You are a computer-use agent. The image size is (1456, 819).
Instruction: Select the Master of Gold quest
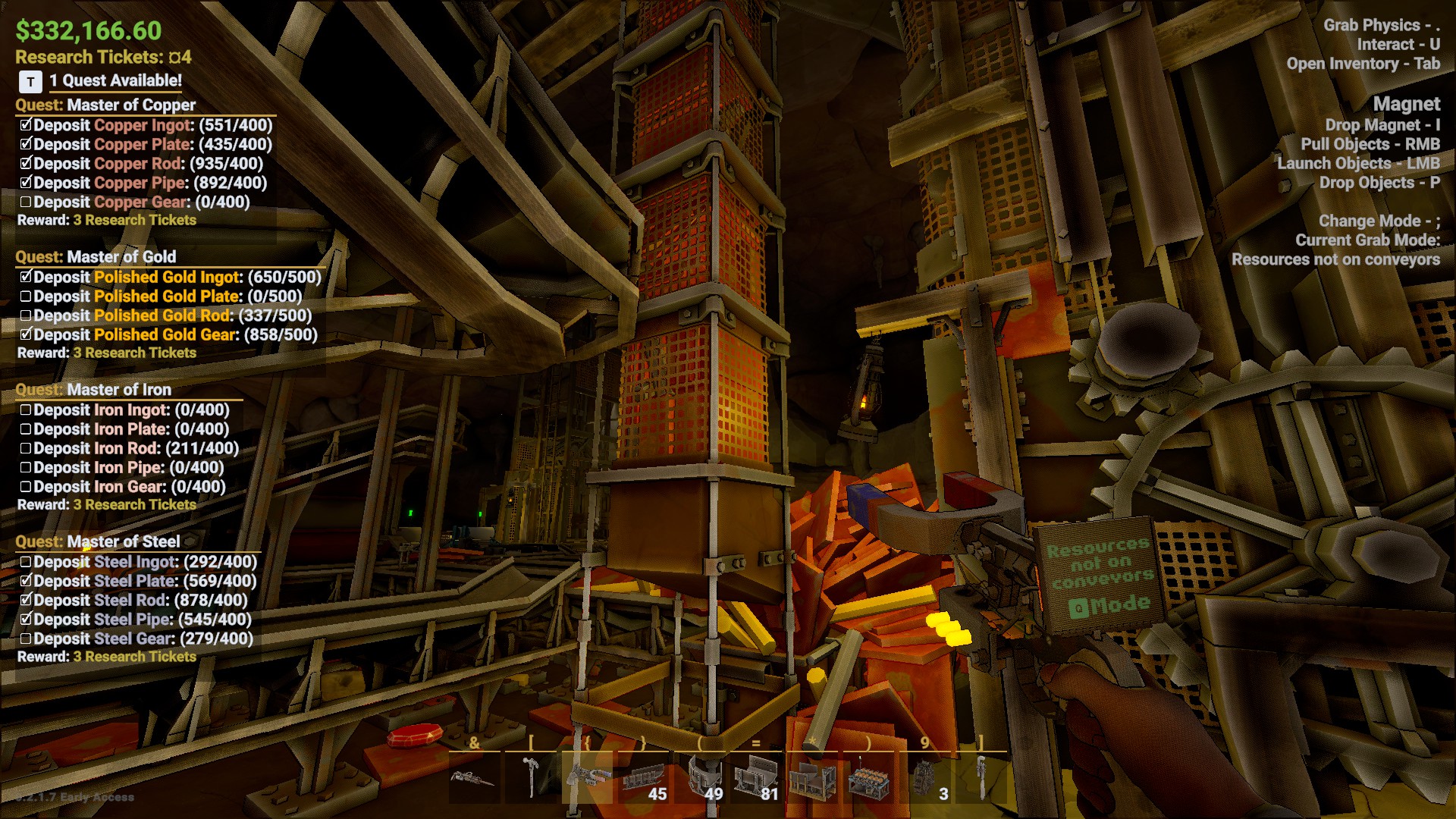[121, 256]
